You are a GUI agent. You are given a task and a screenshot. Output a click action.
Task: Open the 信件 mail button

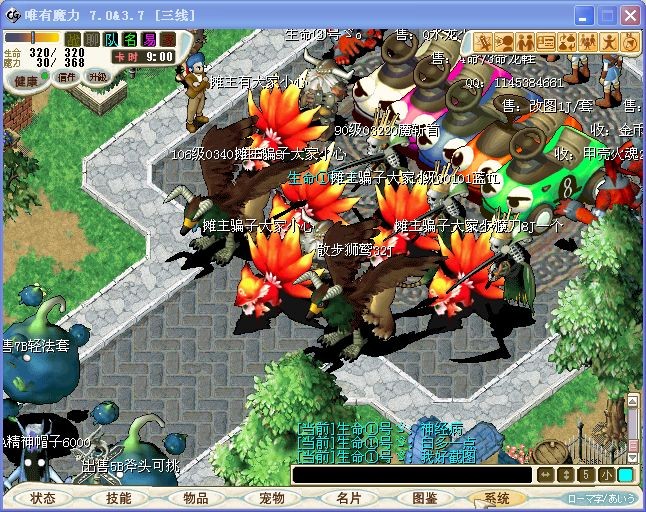tap(67, 77)
